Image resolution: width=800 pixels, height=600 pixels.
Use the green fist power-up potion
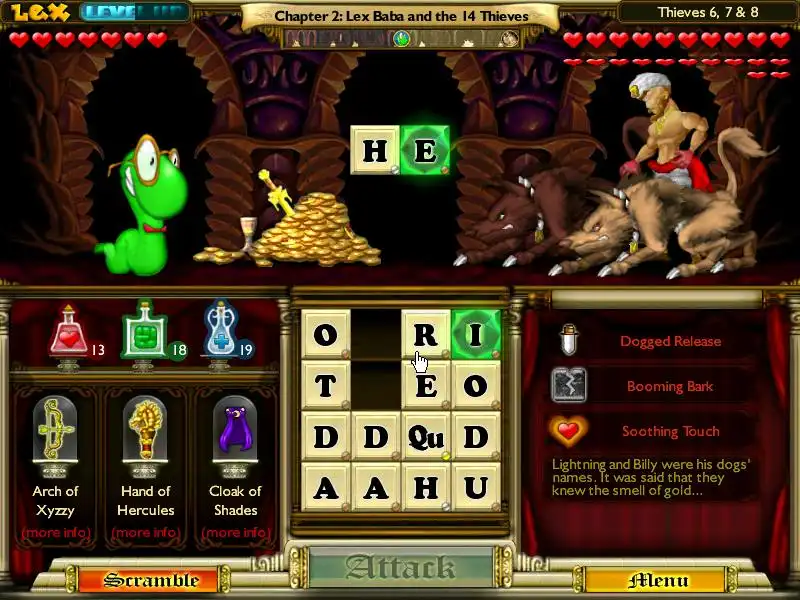[x=143, y=333]
